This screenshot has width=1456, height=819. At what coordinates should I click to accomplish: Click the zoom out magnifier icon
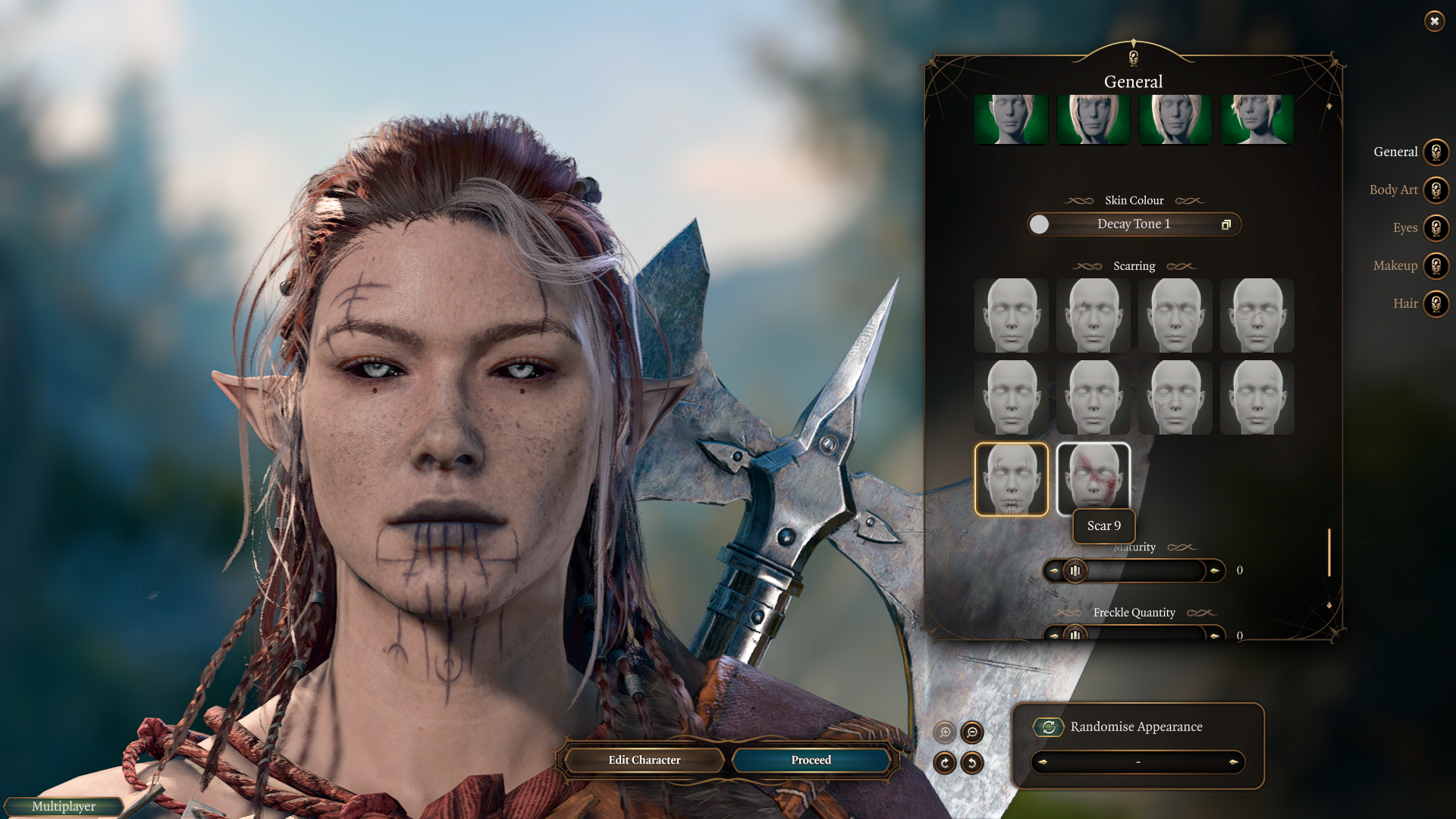point(971,733)
